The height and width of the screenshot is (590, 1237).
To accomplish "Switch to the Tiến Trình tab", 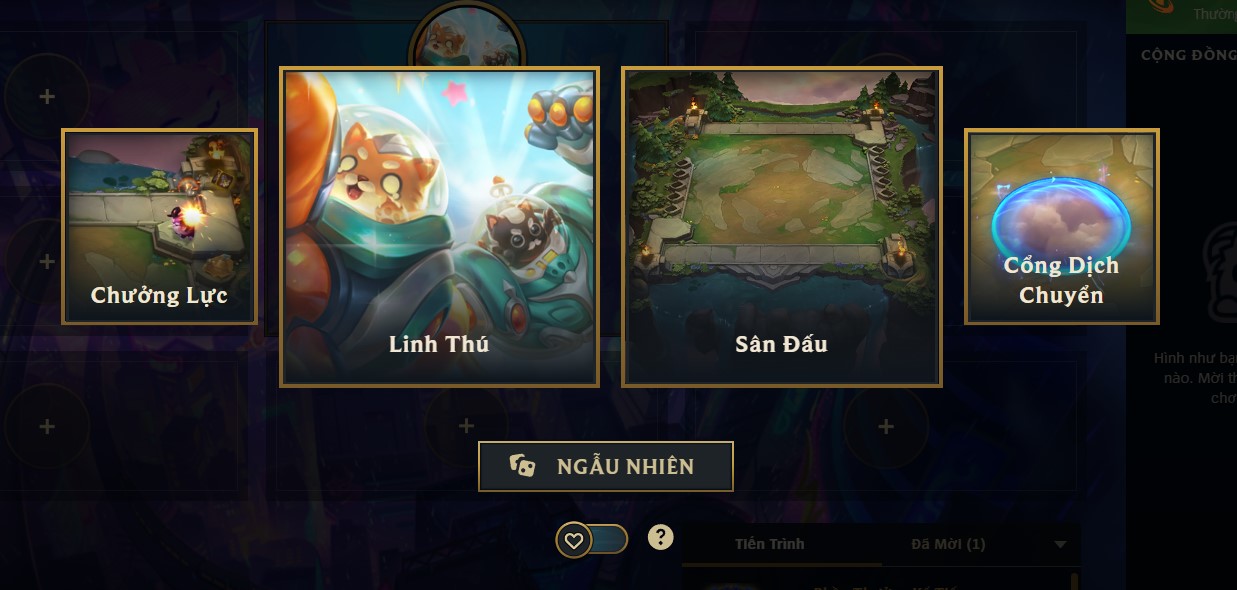I will tap(769, 544).
